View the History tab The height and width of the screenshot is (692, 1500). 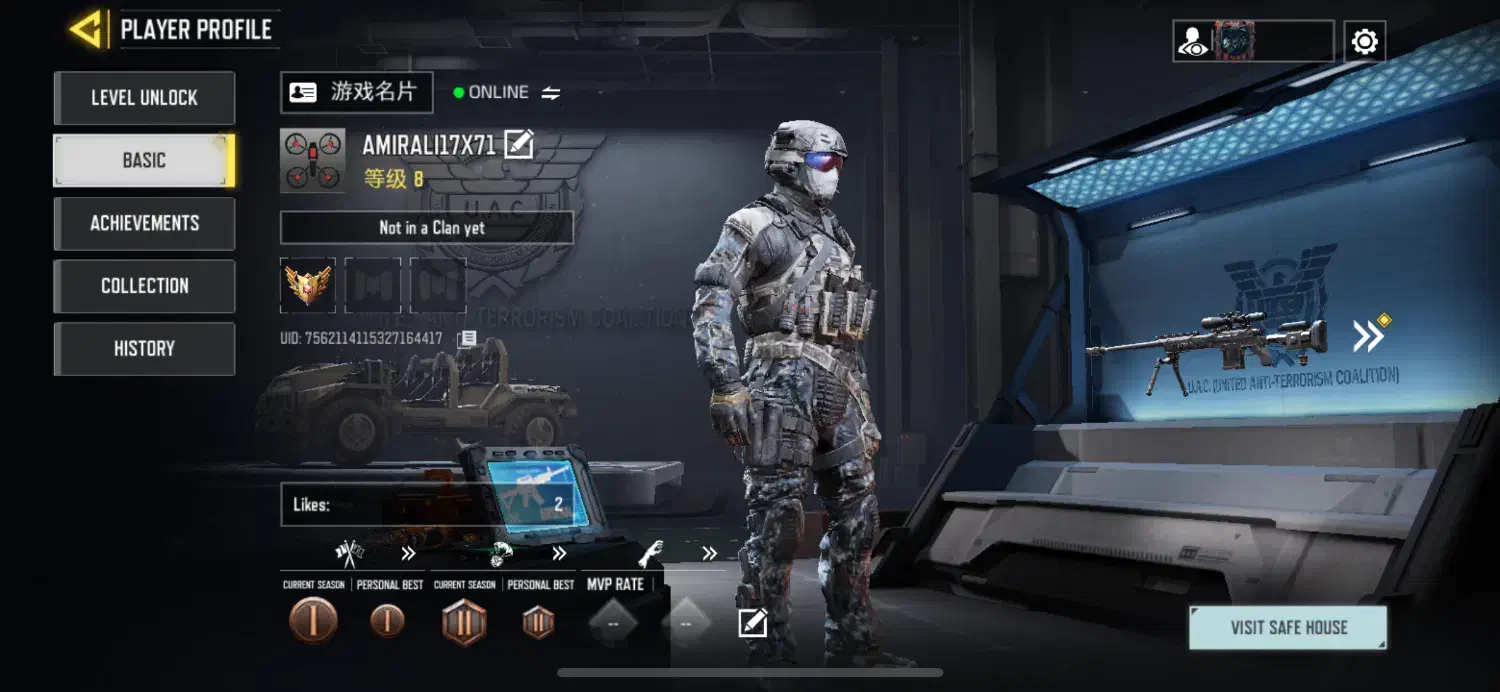pos(144,349)
